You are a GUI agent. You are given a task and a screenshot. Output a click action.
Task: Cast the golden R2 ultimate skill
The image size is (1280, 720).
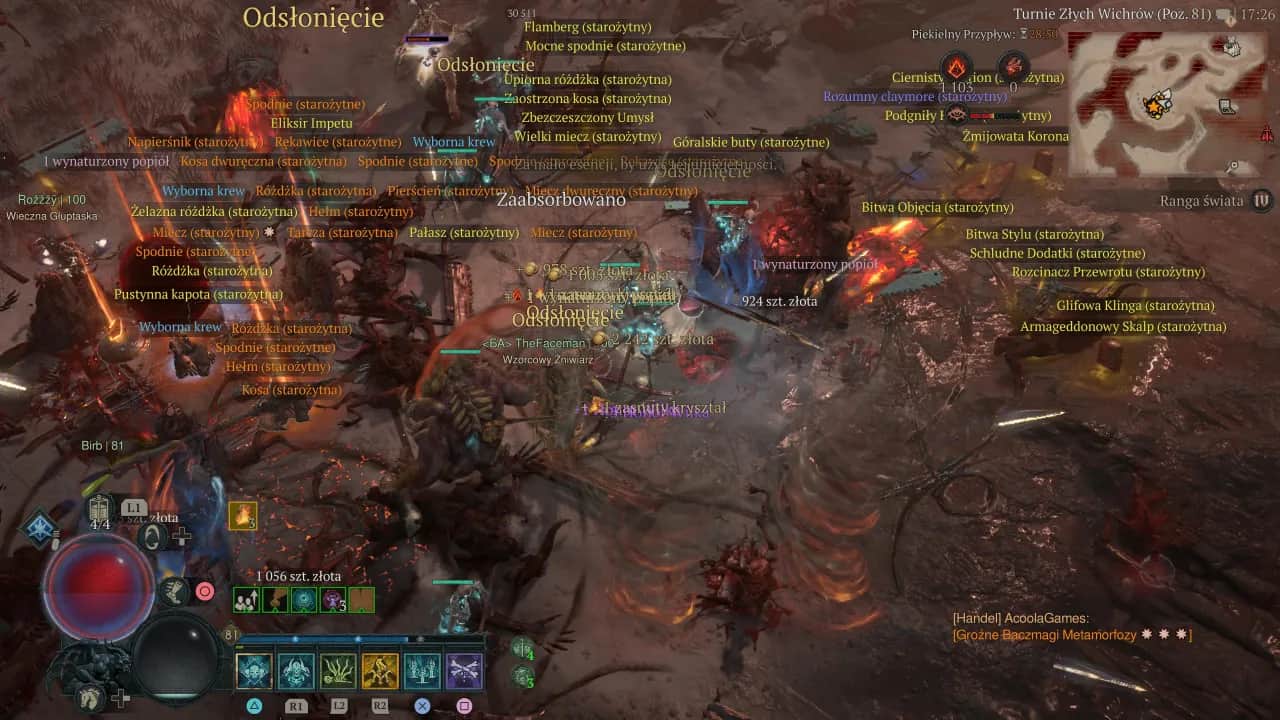click(381, 670)
